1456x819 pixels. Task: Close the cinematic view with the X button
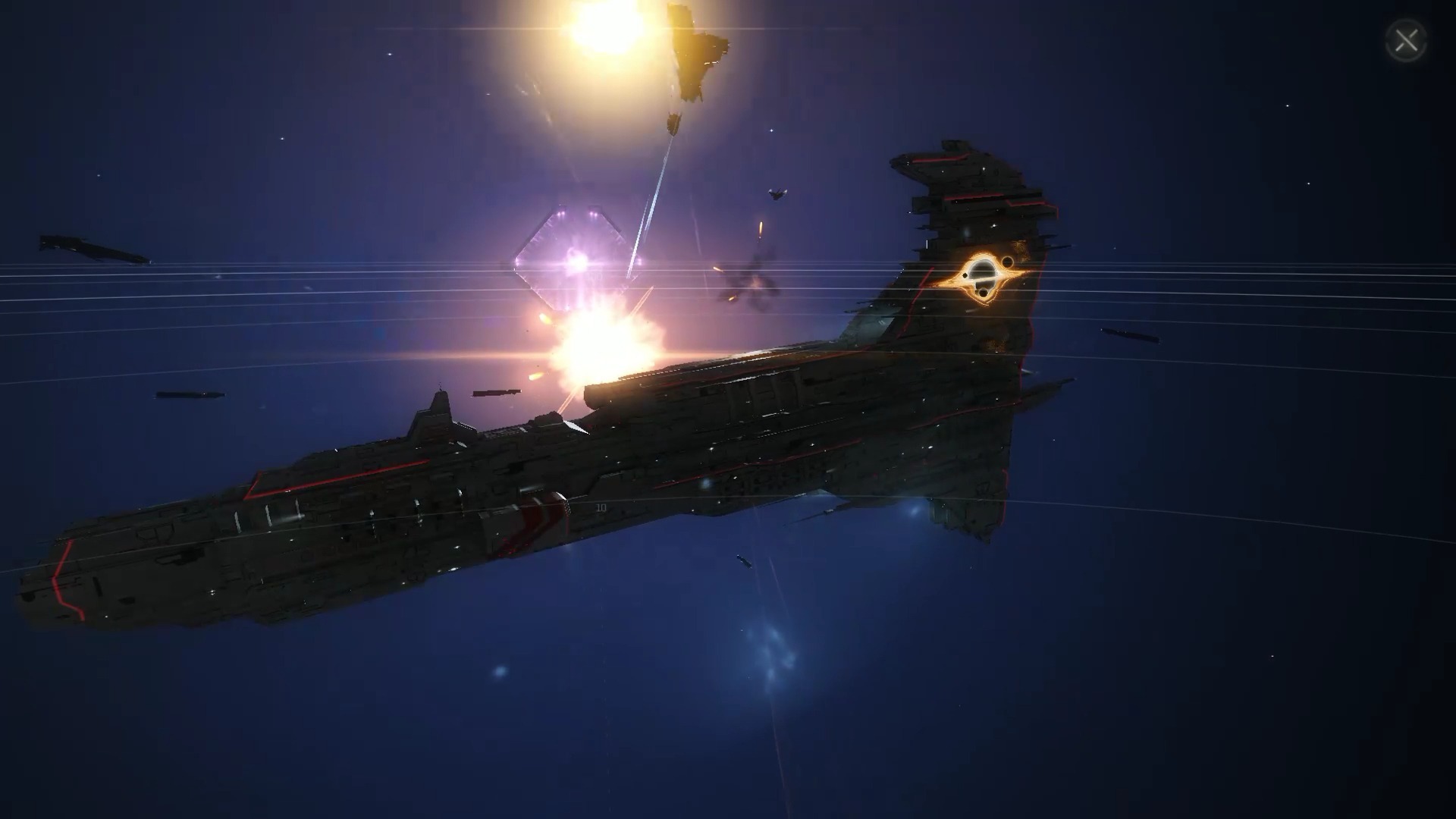click(1406, 41)
